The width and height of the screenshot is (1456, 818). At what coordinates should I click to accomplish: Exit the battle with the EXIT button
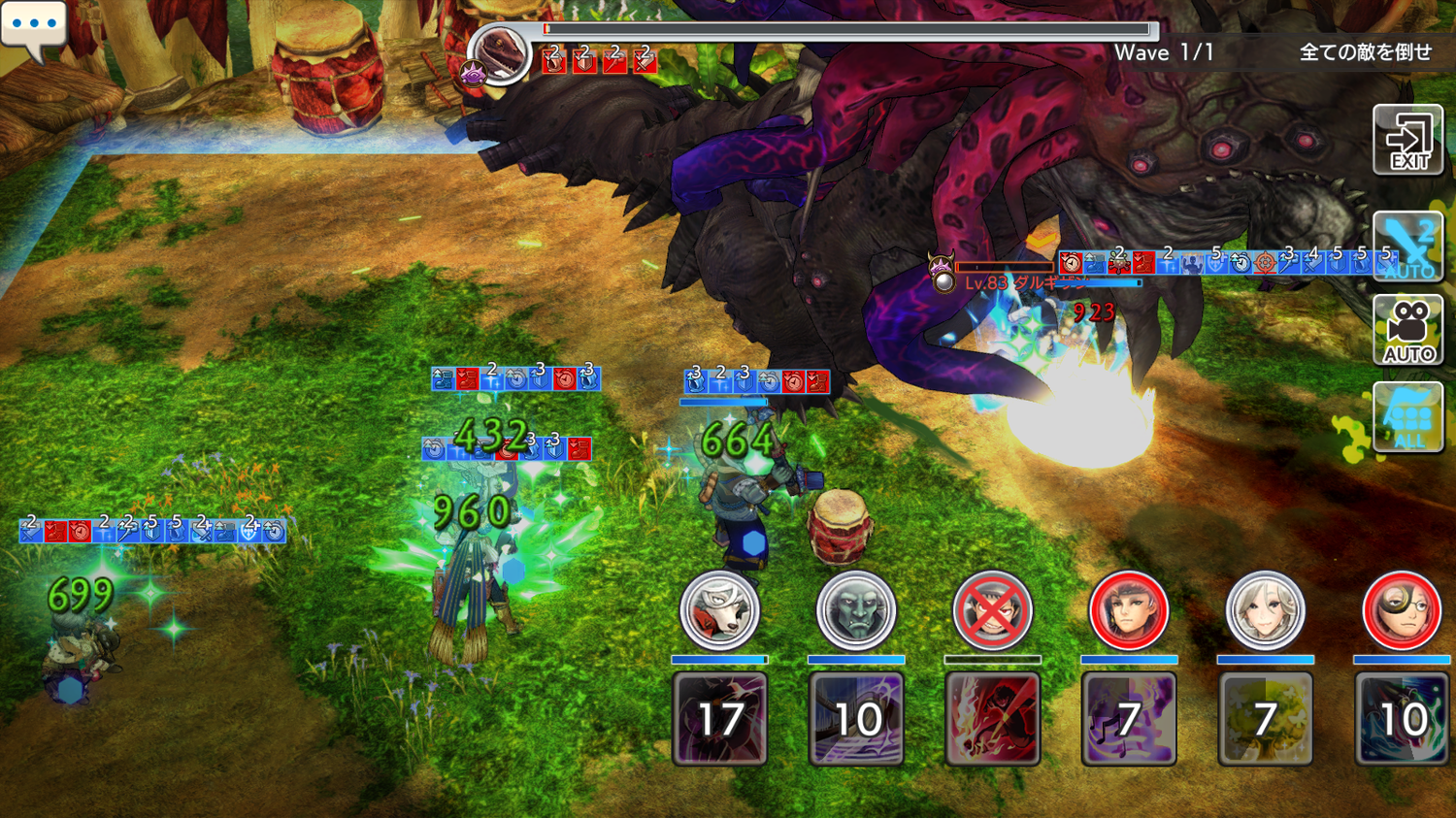click(1407, 141)
